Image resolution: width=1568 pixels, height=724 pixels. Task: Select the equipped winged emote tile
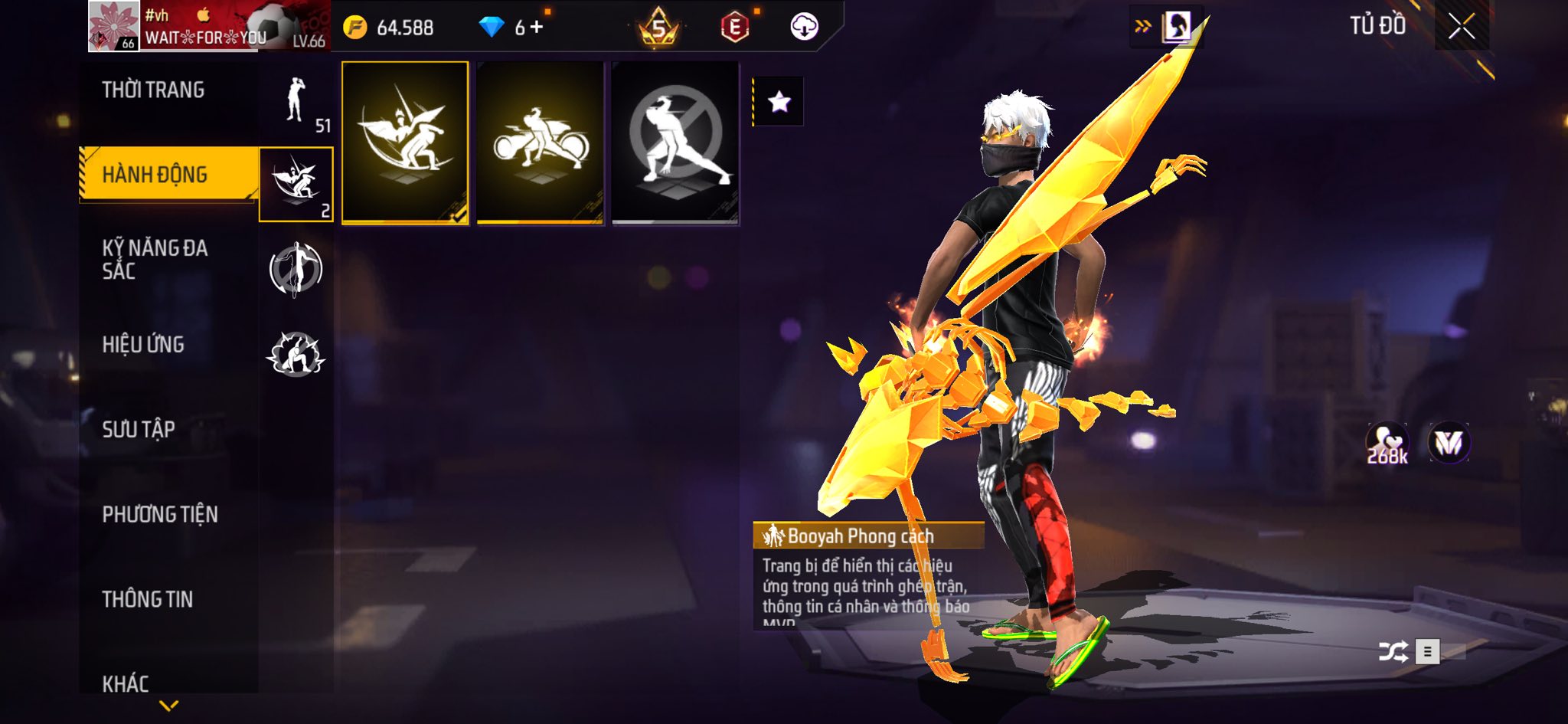405,143
